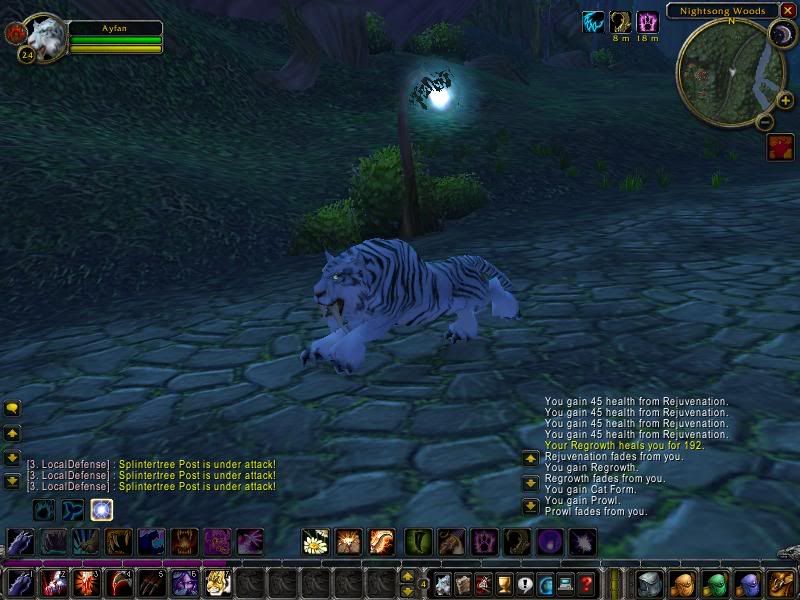Use the white daisy flower ability
The width and height of the screenshot is (800, 600).
point(316,542)
